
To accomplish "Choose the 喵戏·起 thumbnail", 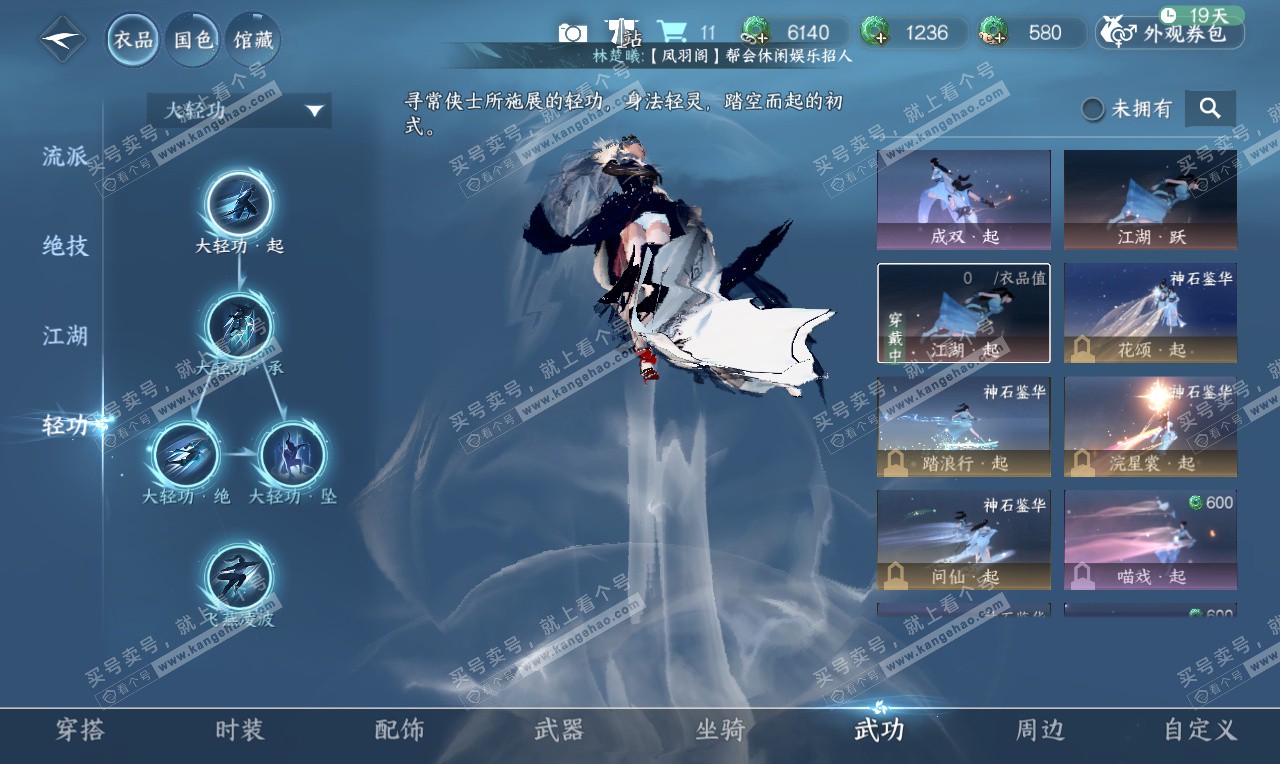I will tap(1150, 539).
